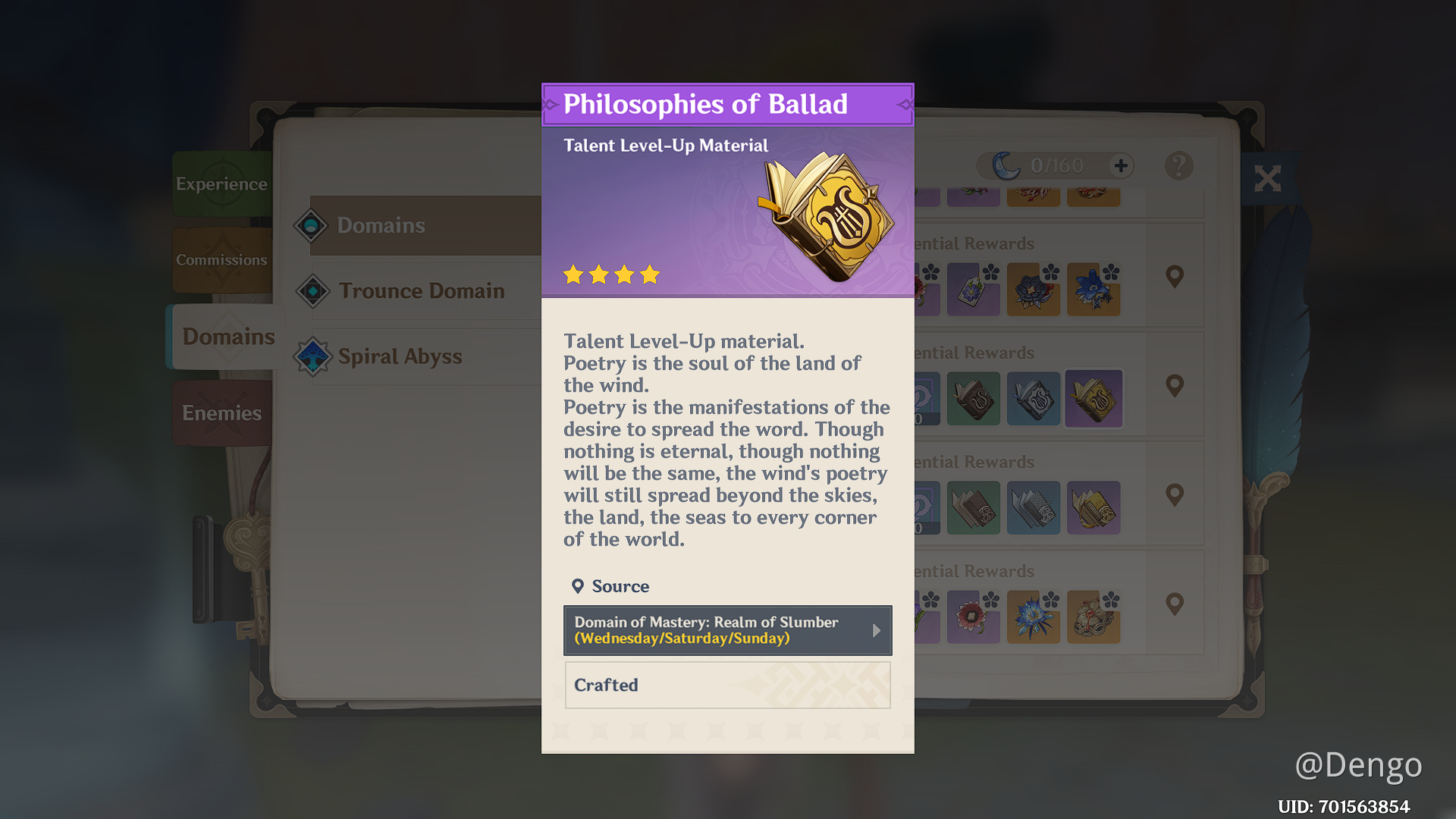Open the Spiral Abyss entry
Screen dimensions: 1456x819
[x=400, y=356]
